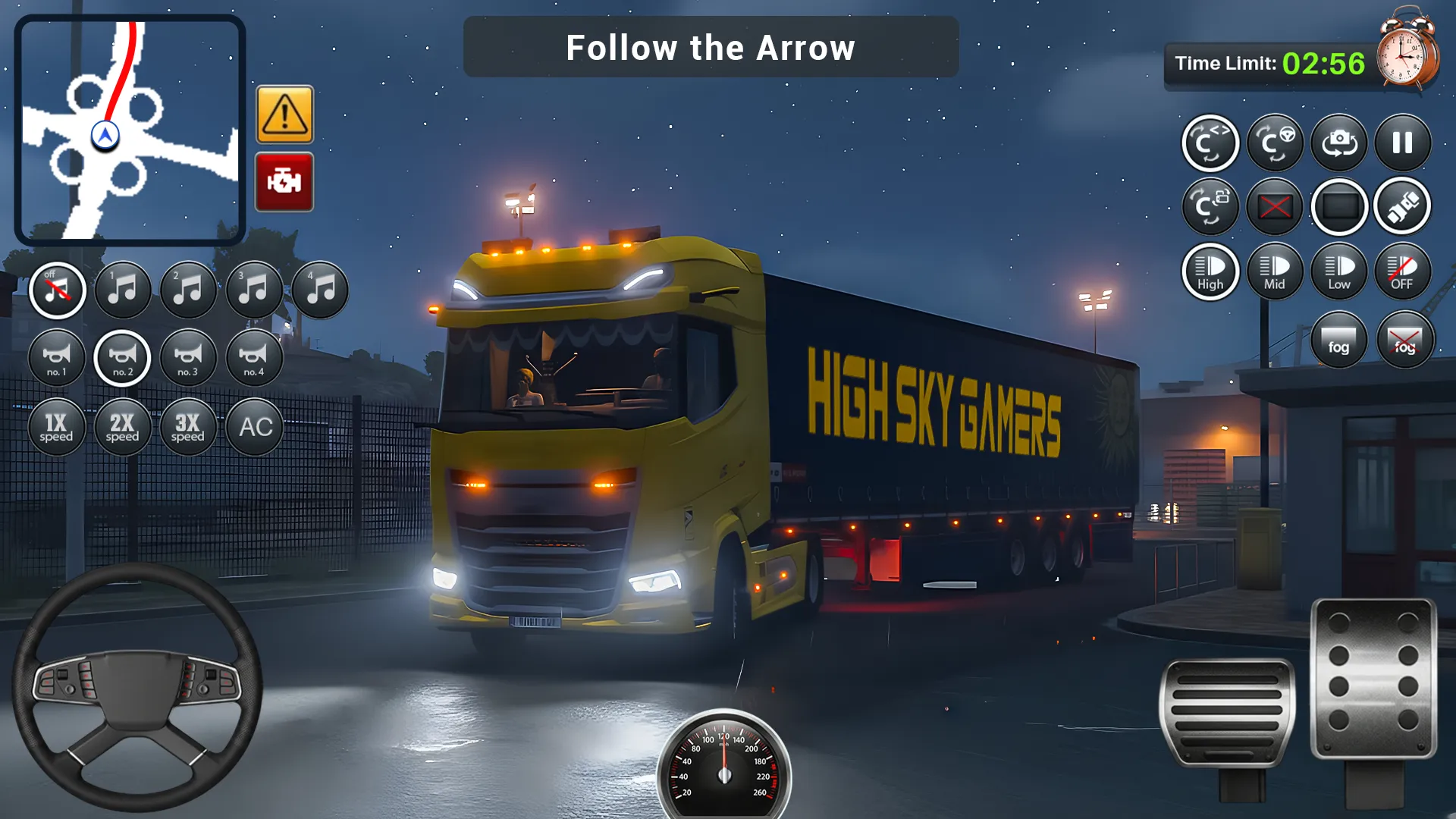Image resolution: width=1456 pixels, height=819 pixels.
Task: Open the route minimap
Action: (130, 130)
